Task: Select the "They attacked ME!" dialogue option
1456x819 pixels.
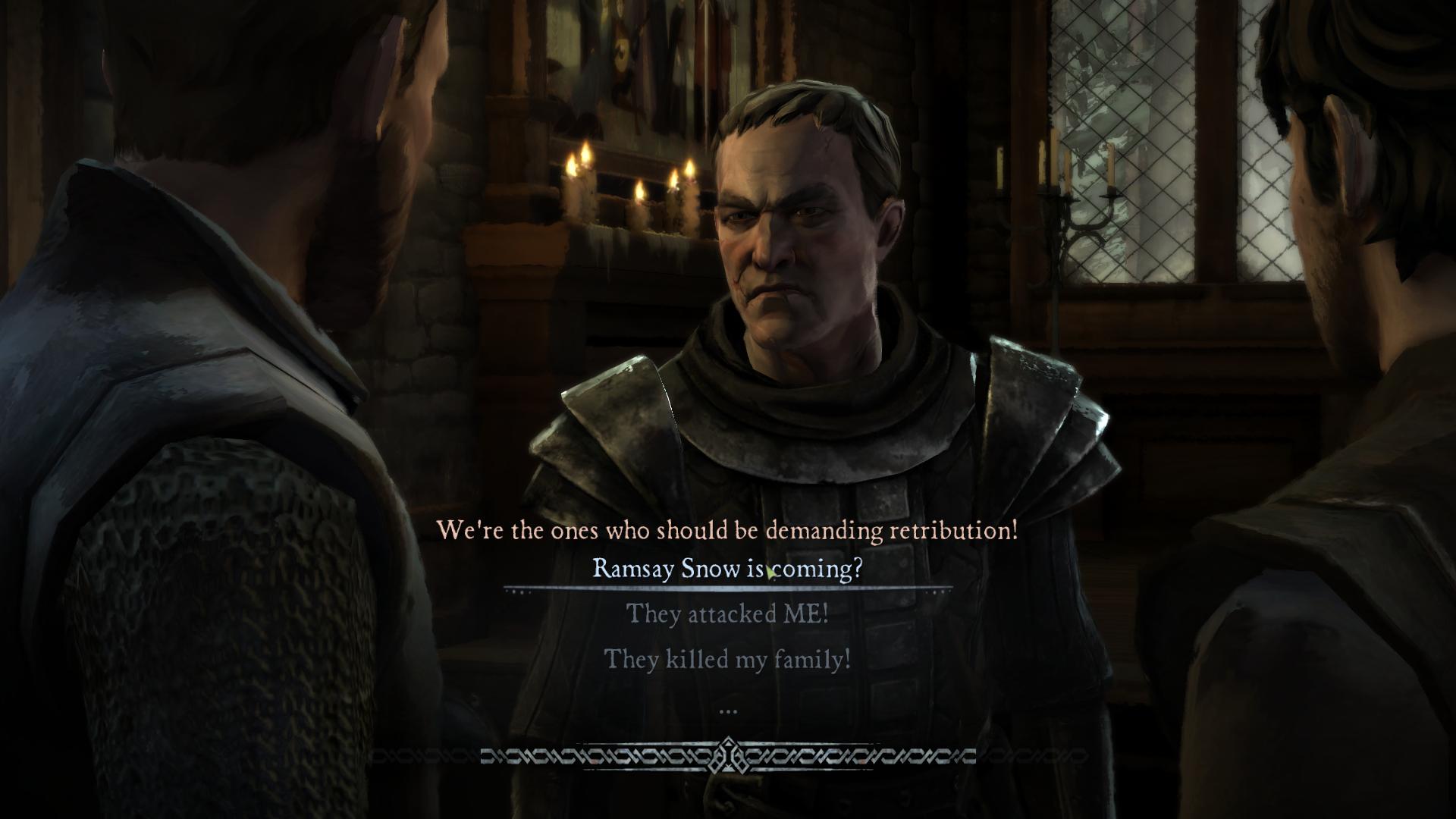Action: pos(726,613)
